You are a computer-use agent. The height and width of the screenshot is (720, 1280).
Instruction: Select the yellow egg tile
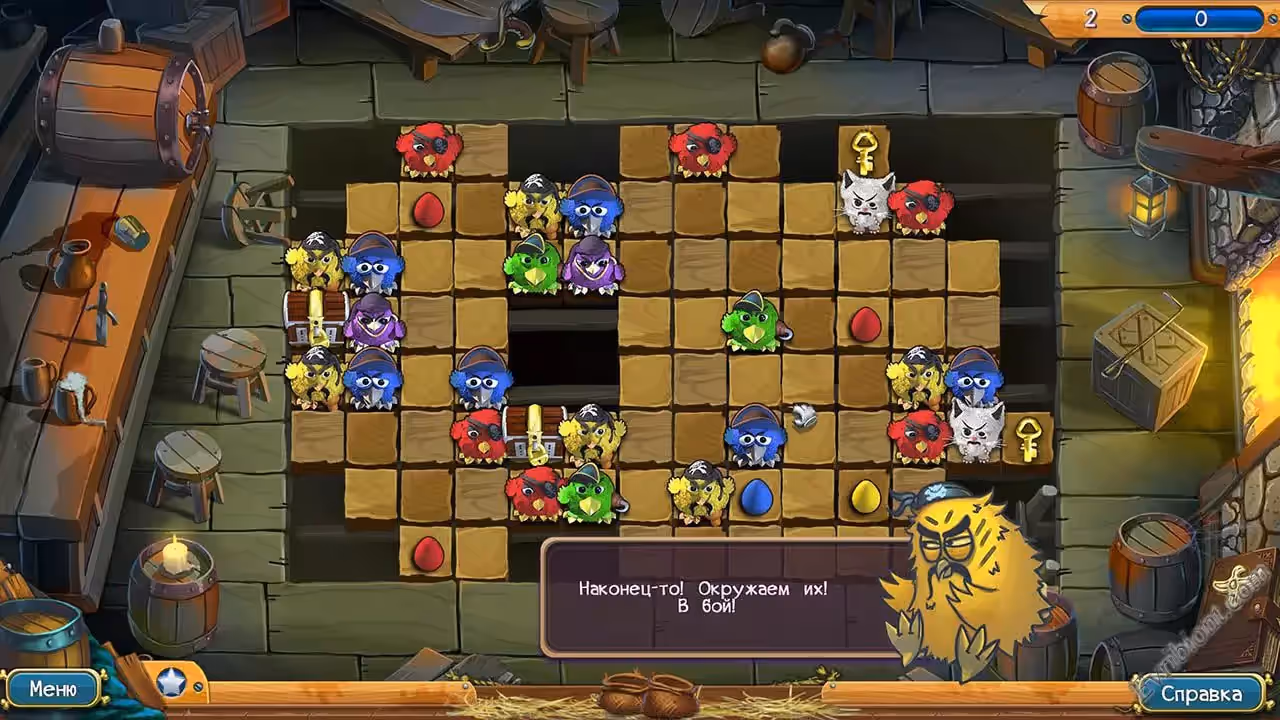click(x=865, y=496)
